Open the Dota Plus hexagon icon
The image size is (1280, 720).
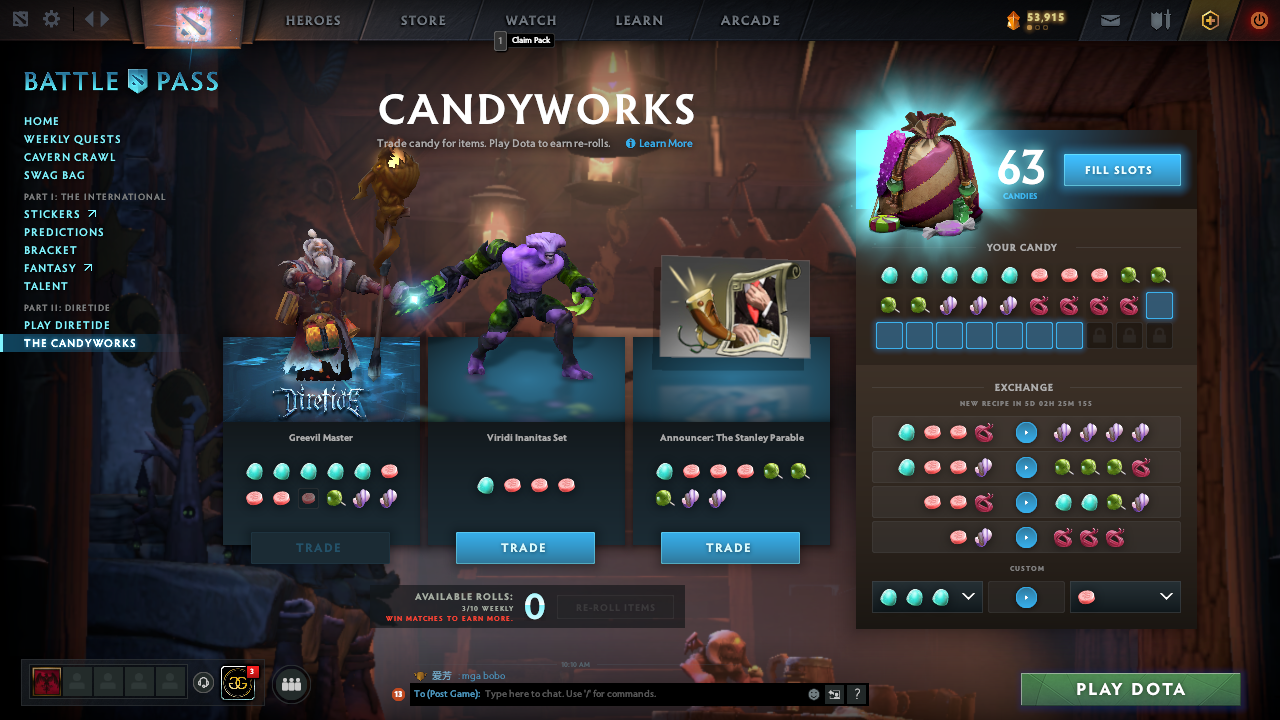[1209, 19]
